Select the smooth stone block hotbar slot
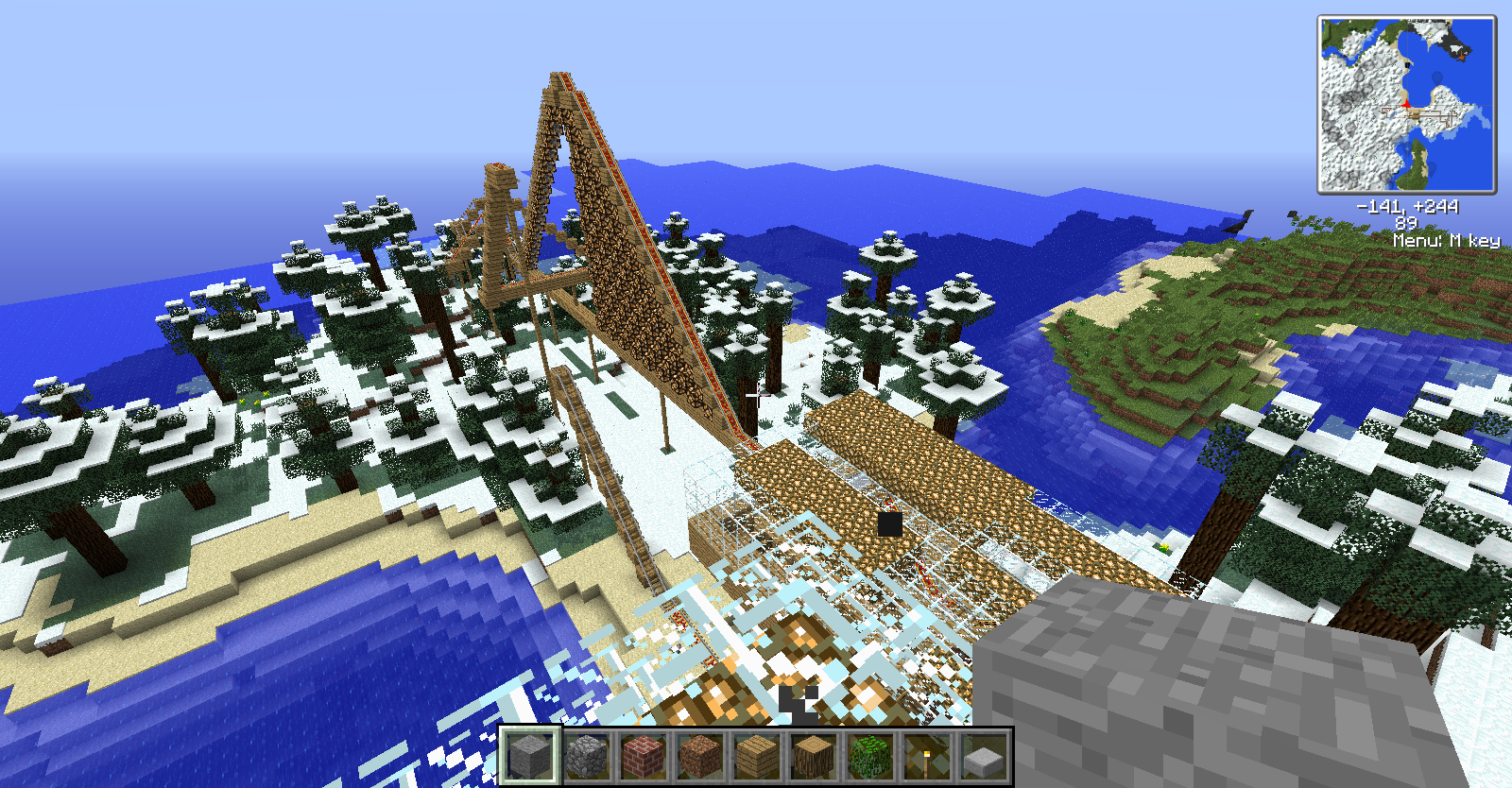 click(x=530, y=756)
